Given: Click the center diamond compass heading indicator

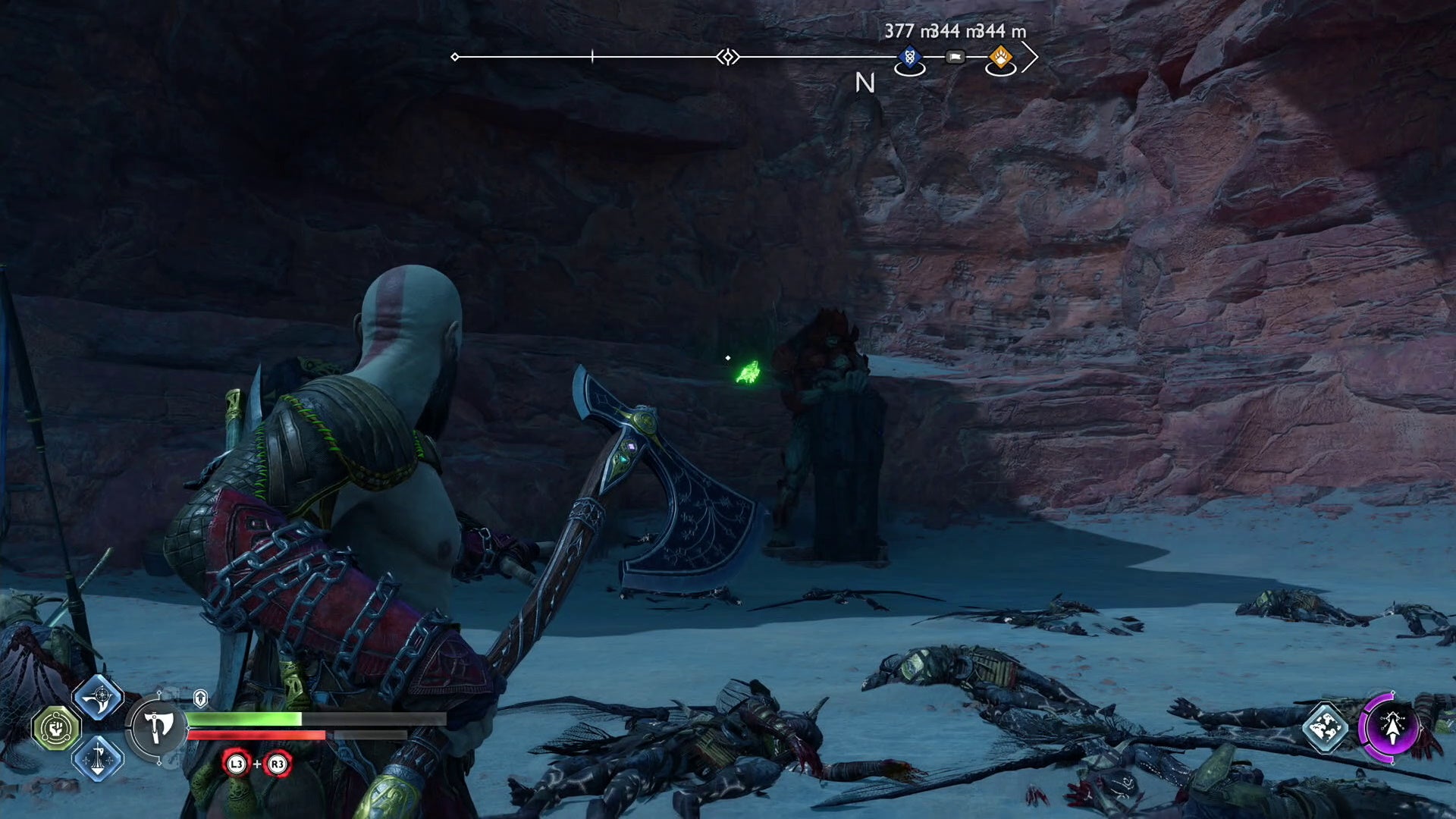Looking at the screenshot, I should 728,57.
